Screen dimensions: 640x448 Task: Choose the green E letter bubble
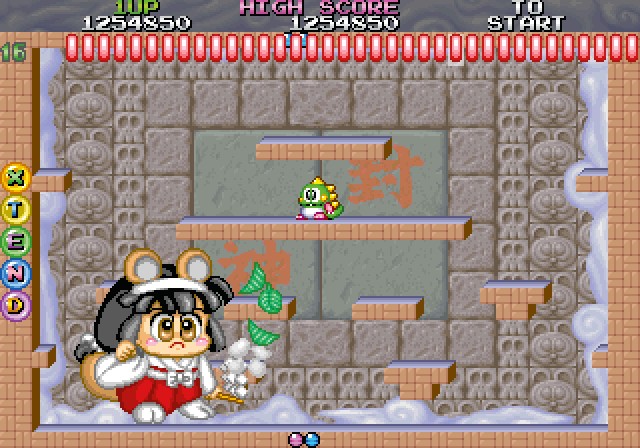pos(16,240)
